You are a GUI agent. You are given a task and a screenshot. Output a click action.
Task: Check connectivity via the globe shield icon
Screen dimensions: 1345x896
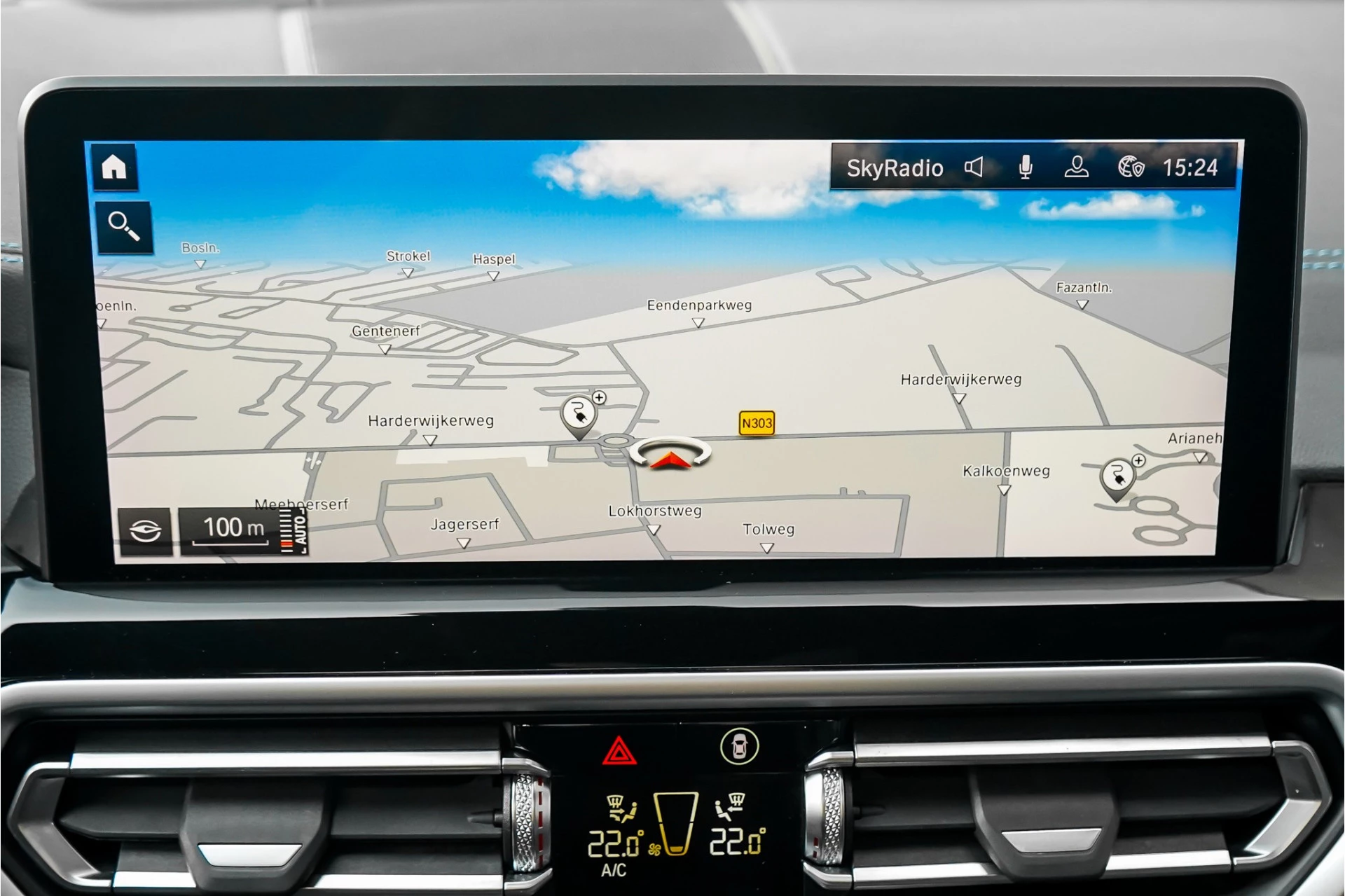point(1130,167)
